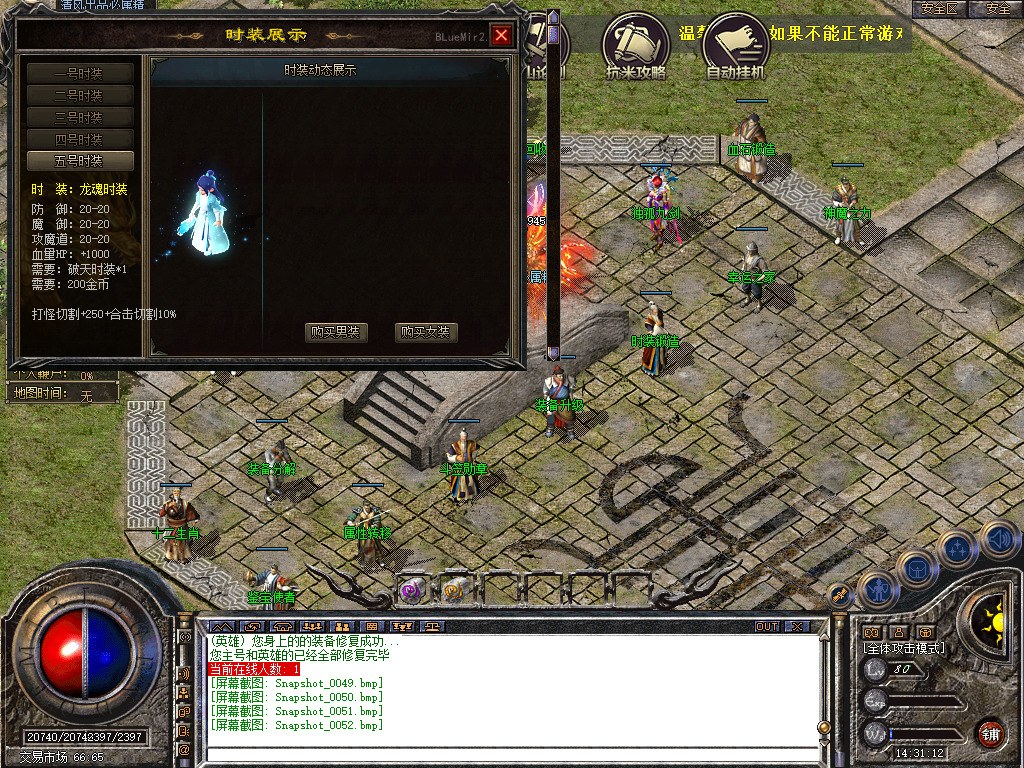Select the 一号时装 costume entry

click(x=79, y=73)
